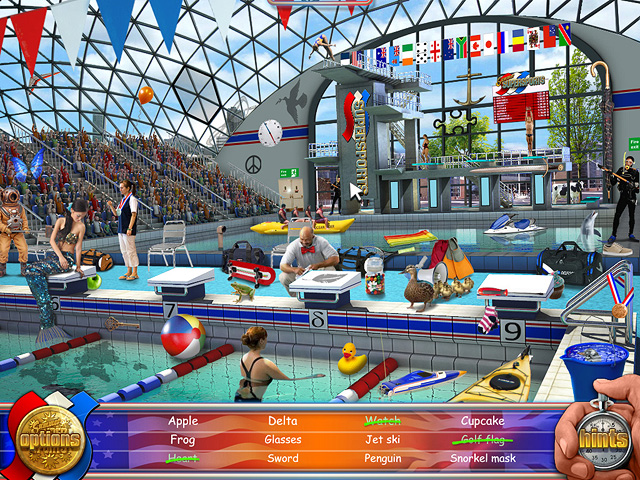Screen dimensions: 640x480
Task: Choose the Snorkel mask list entry
Action: [483, 459]
